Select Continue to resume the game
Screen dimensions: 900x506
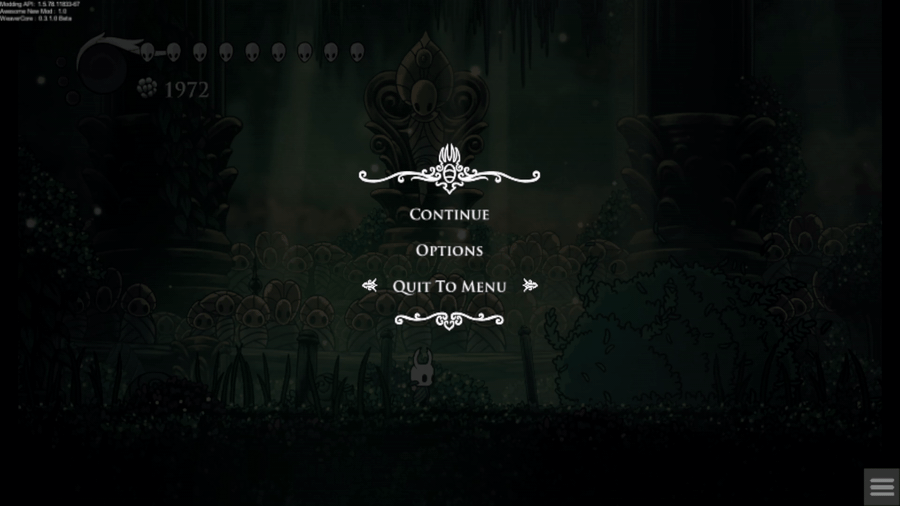(449, 214)
